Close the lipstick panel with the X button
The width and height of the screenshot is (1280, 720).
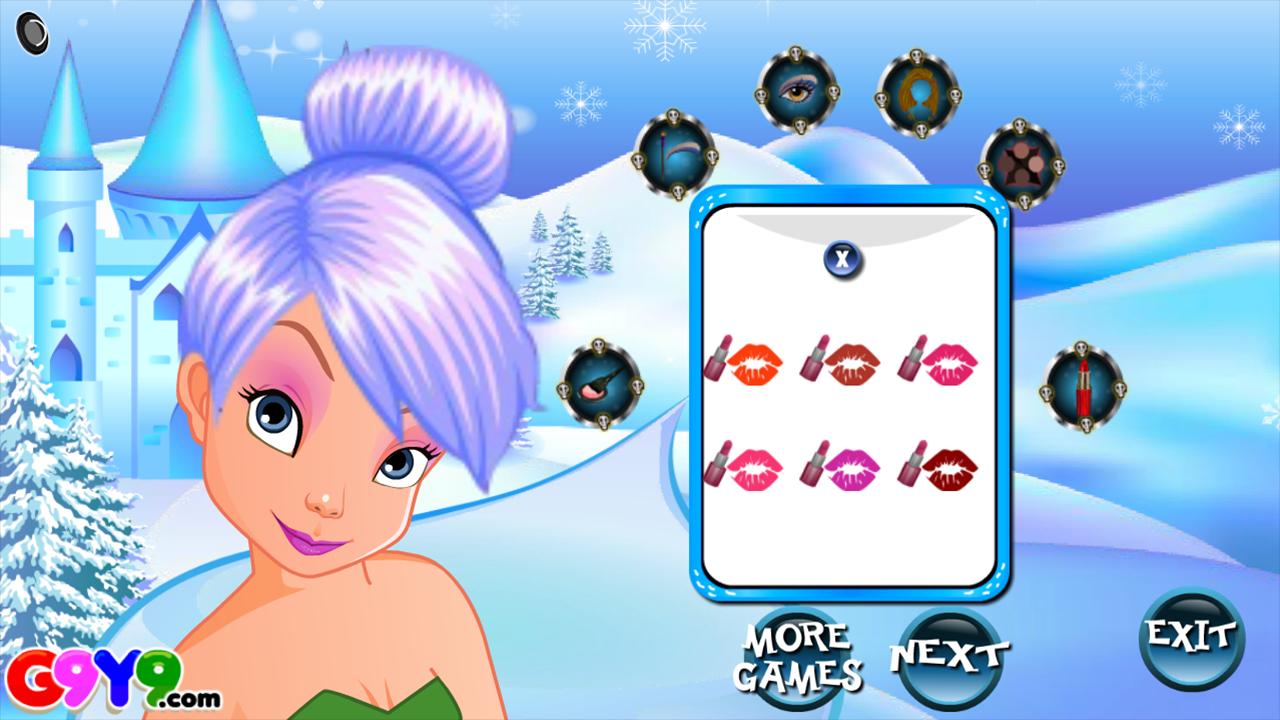point(843,258)
